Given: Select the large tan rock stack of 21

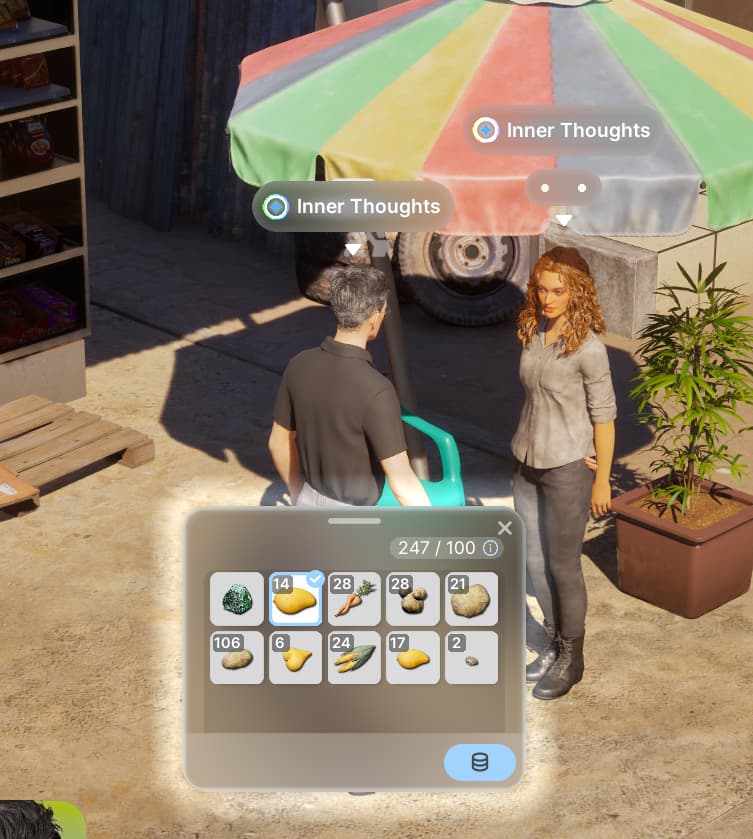Looking at the screenshot, I should (x=471, y=600).
